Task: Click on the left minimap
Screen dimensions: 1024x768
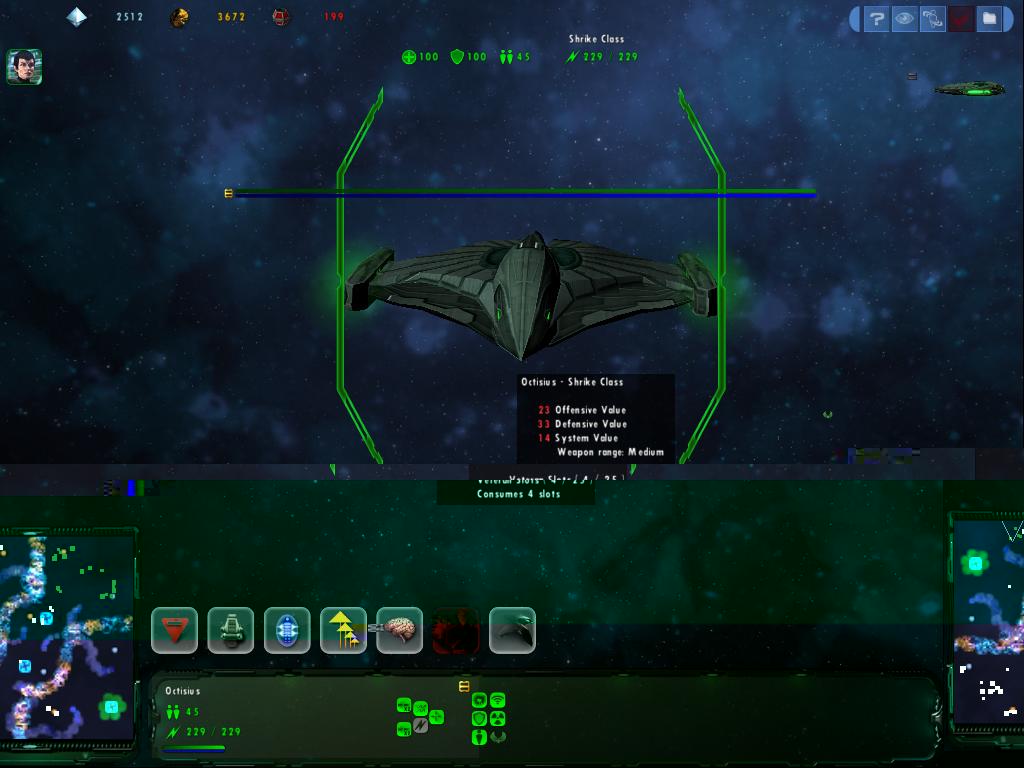Action: pyautogui.click(x=68, y=637)
